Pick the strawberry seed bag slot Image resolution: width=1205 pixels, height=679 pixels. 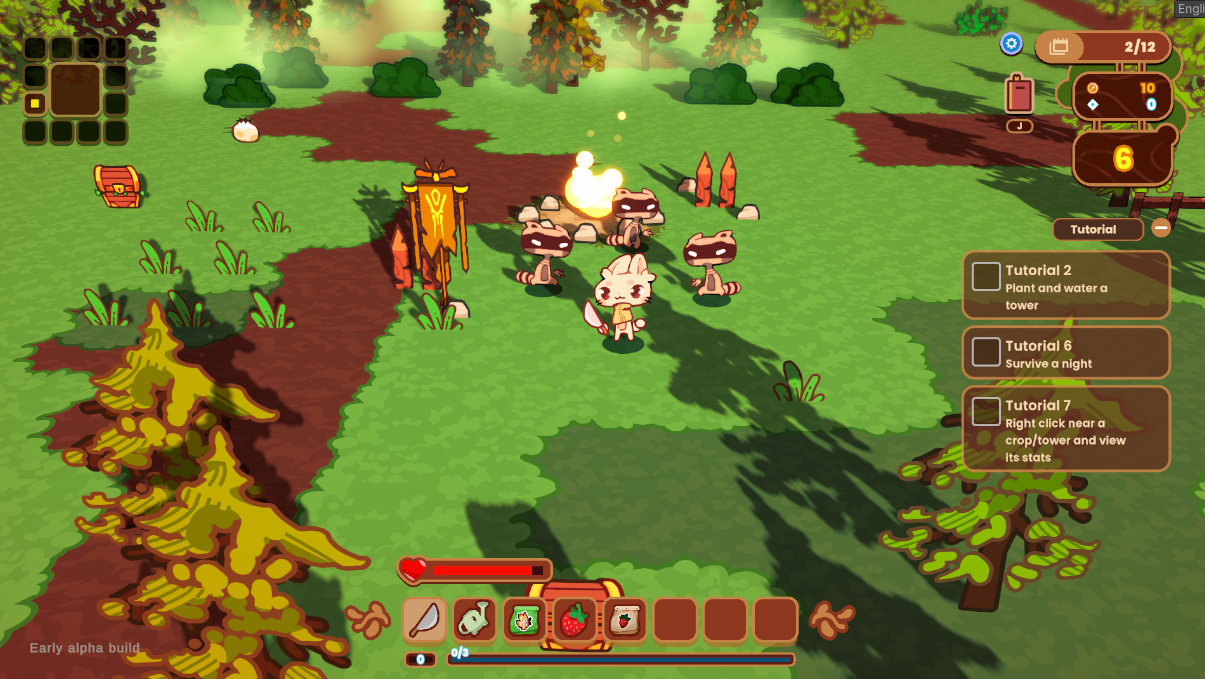point(625,620)
